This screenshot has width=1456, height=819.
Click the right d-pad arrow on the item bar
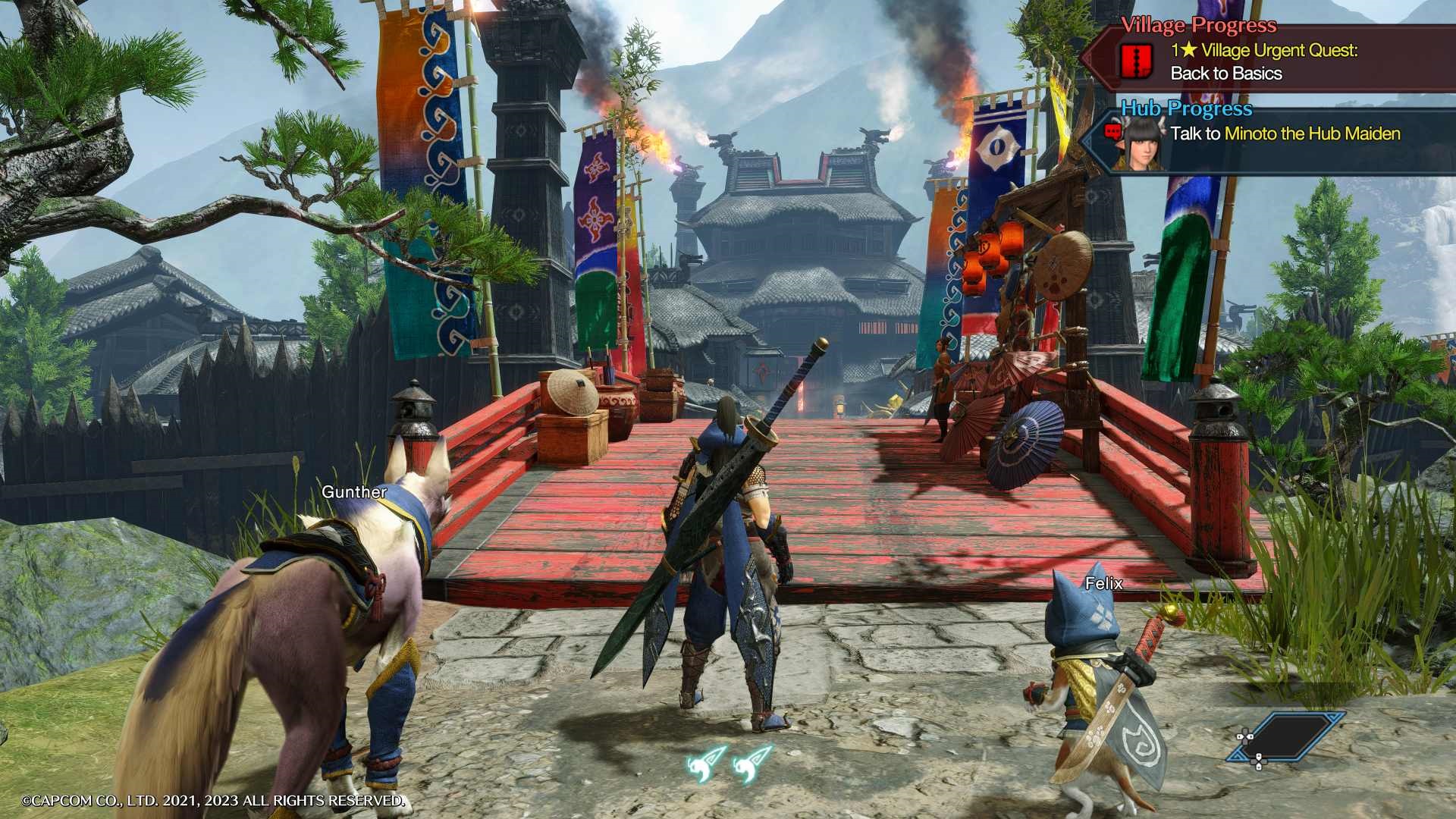(1250, 737)
